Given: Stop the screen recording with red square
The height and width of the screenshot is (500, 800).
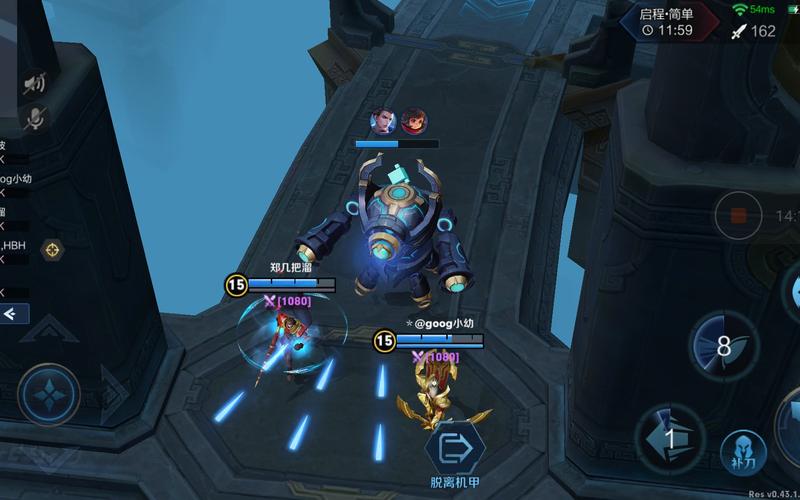Looking at the screenshot, I should pos(738,215).
